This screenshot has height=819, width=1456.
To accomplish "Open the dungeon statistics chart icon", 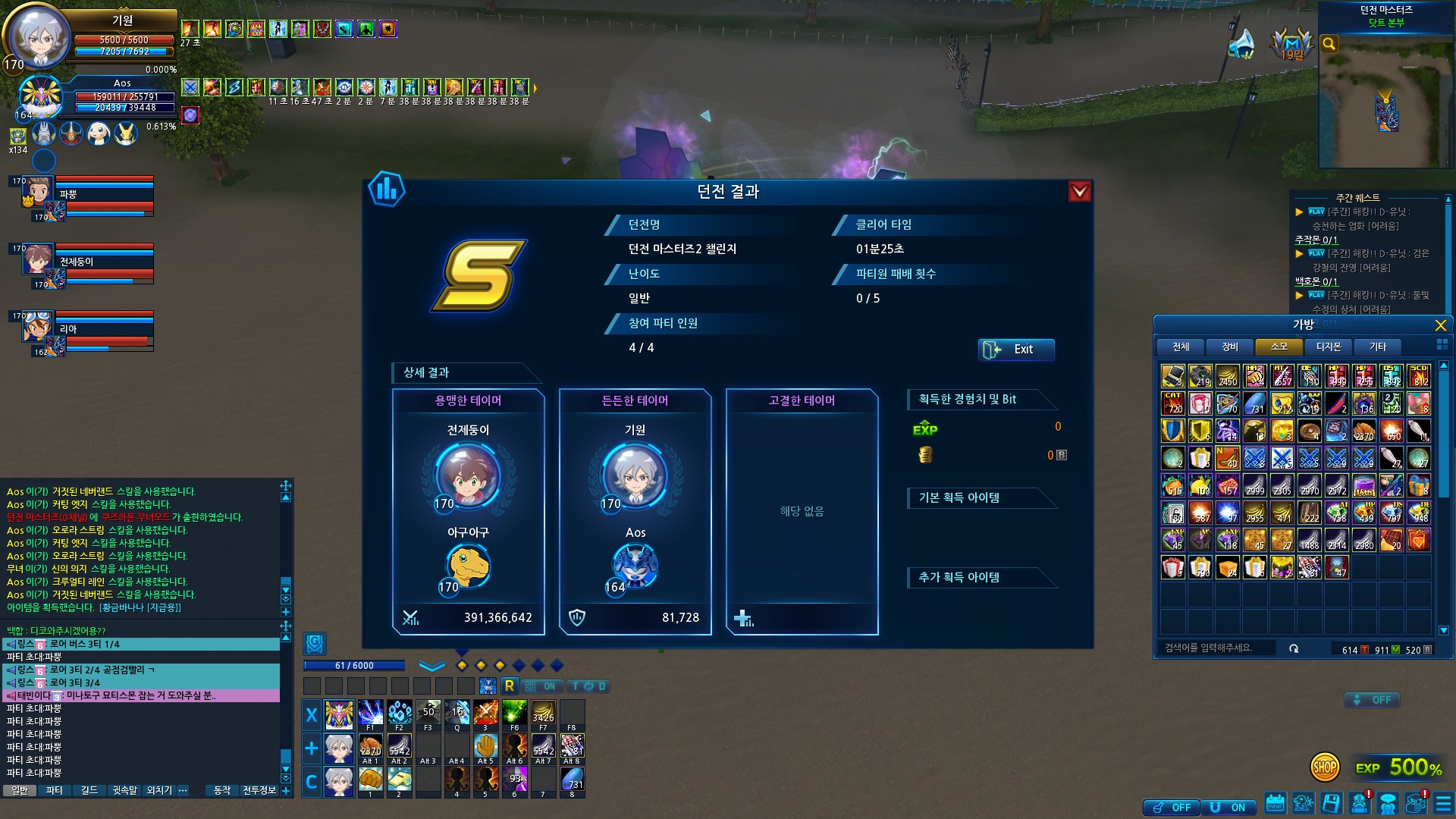I will coord(387,190).
